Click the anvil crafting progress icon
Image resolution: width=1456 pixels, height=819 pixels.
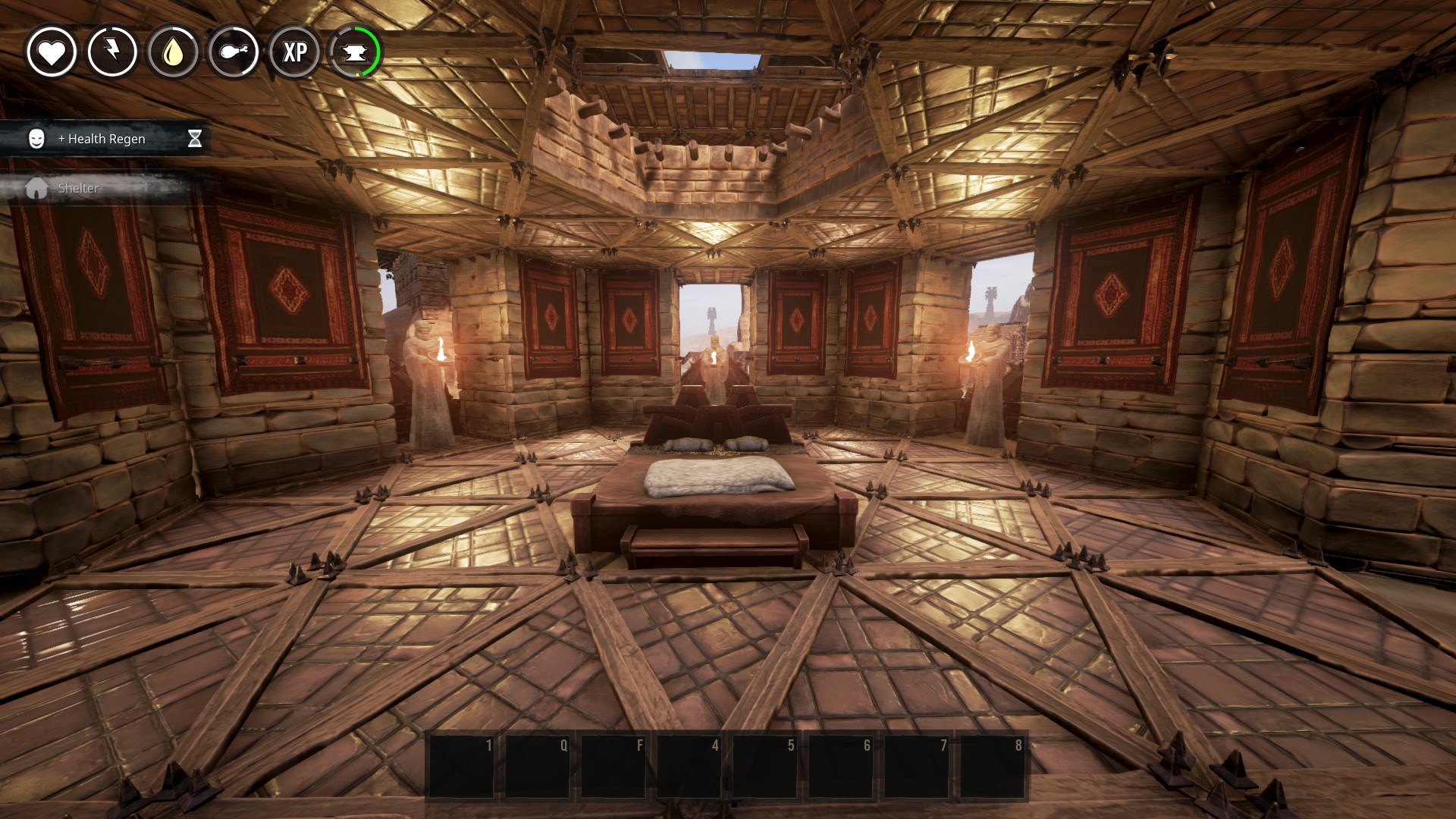click(x=355, y=52)
